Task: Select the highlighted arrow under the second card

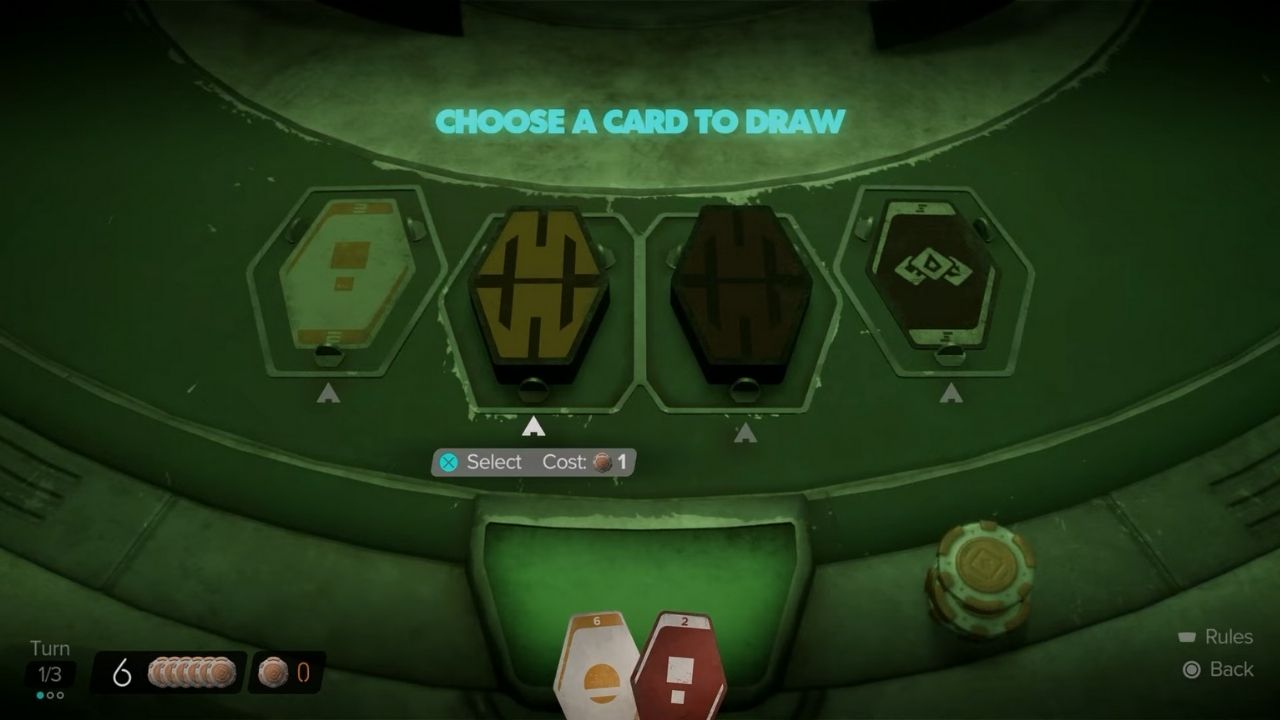Action: 533,424
